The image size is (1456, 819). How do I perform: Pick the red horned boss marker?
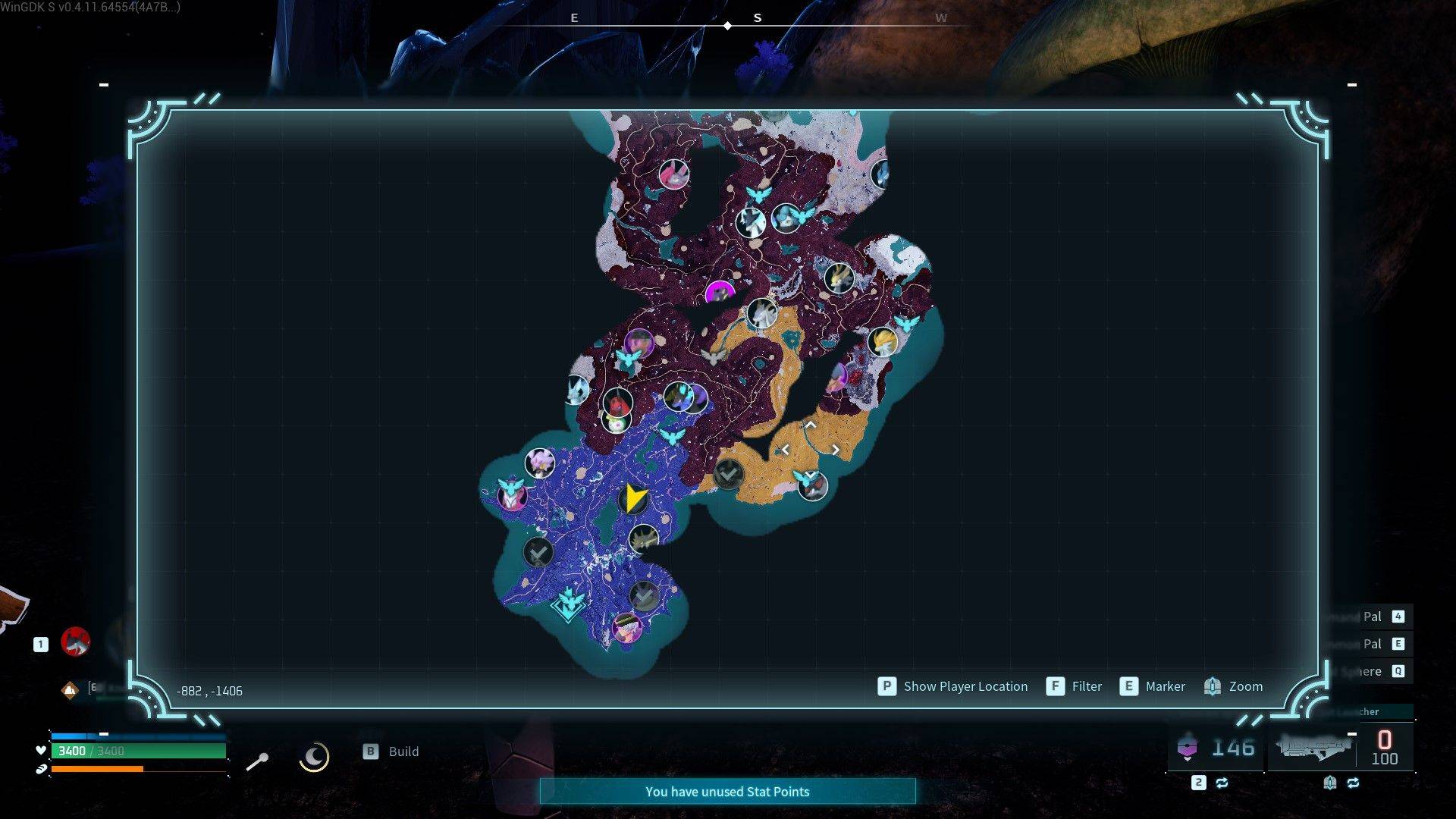point(617,402)
